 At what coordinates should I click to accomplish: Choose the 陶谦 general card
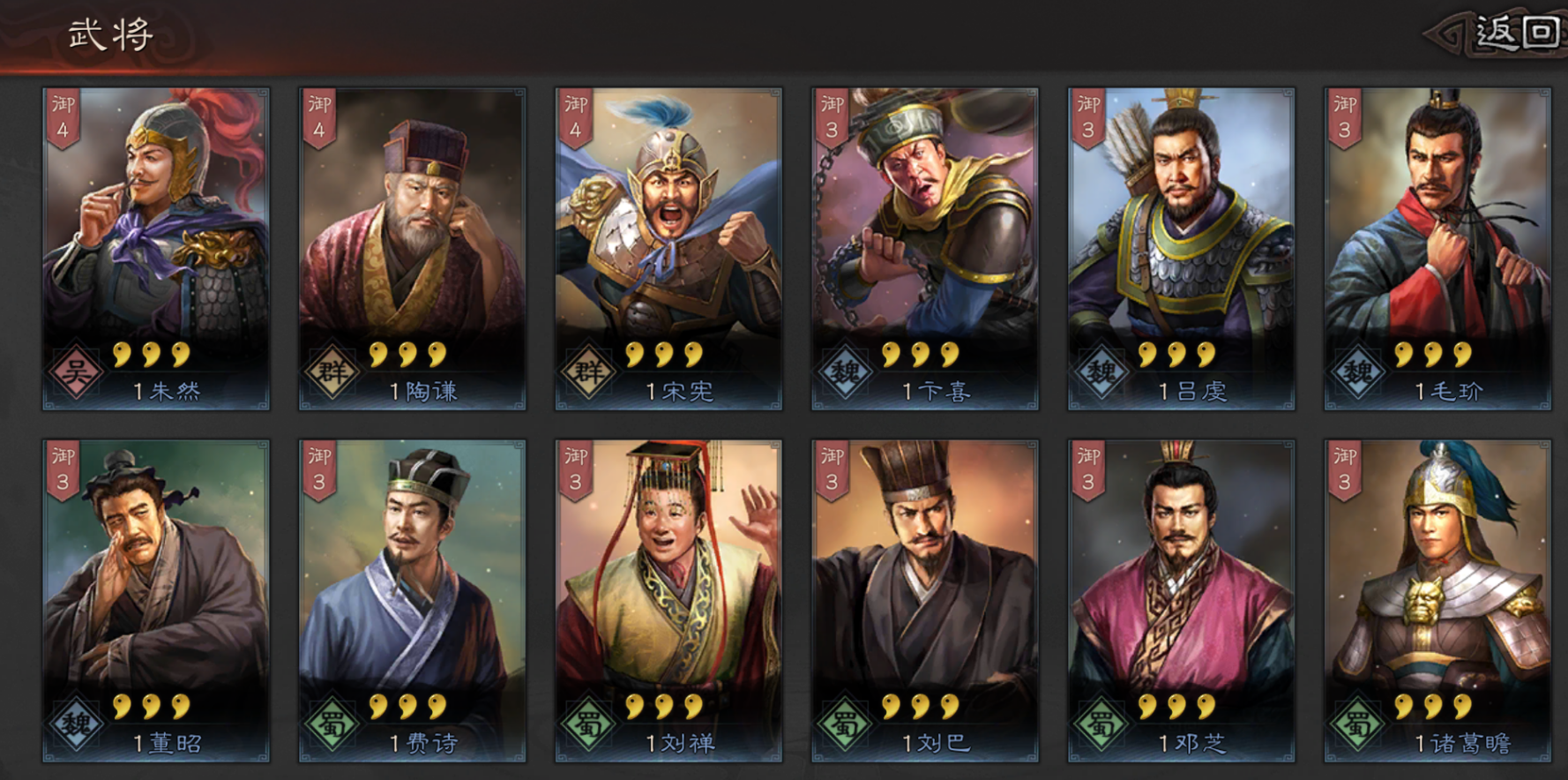[412, 247]
